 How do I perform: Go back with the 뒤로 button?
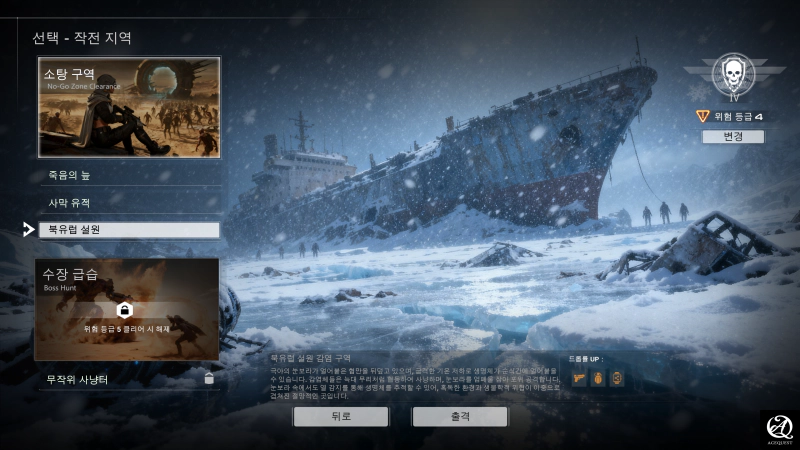[340, 416]
